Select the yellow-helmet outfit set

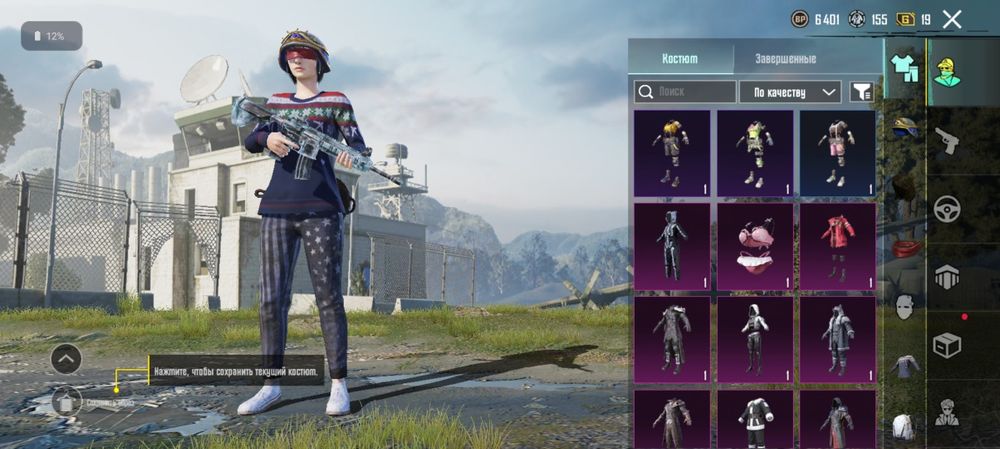tap(672, 153)
